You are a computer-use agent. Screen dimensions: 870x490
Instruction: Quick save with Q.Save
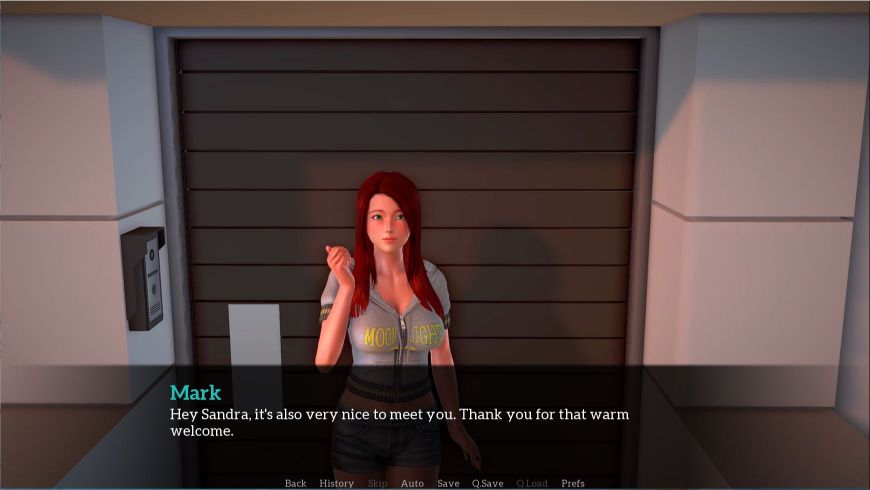[488, 483]
